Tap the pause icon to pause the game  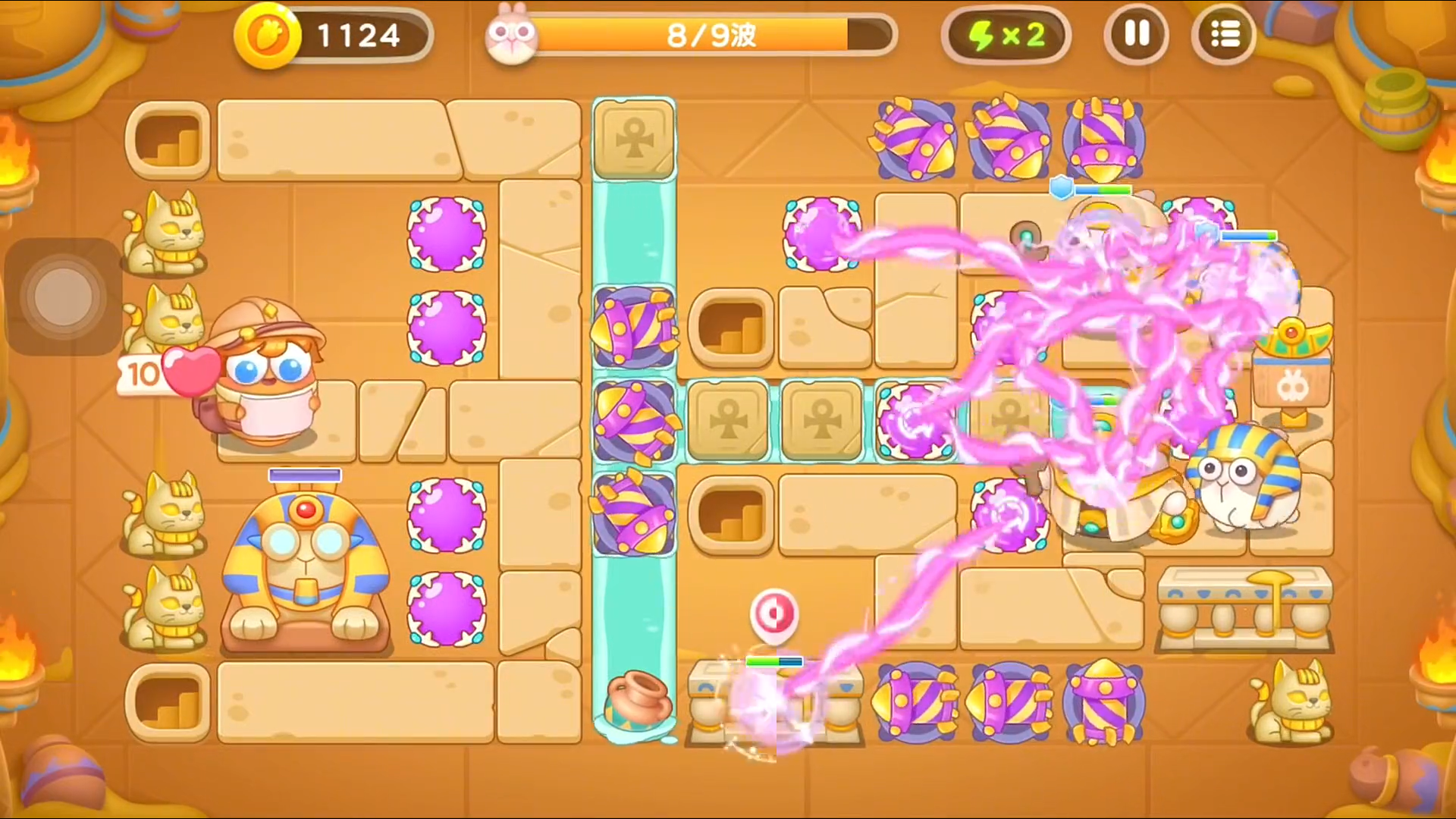[1136, 35]
